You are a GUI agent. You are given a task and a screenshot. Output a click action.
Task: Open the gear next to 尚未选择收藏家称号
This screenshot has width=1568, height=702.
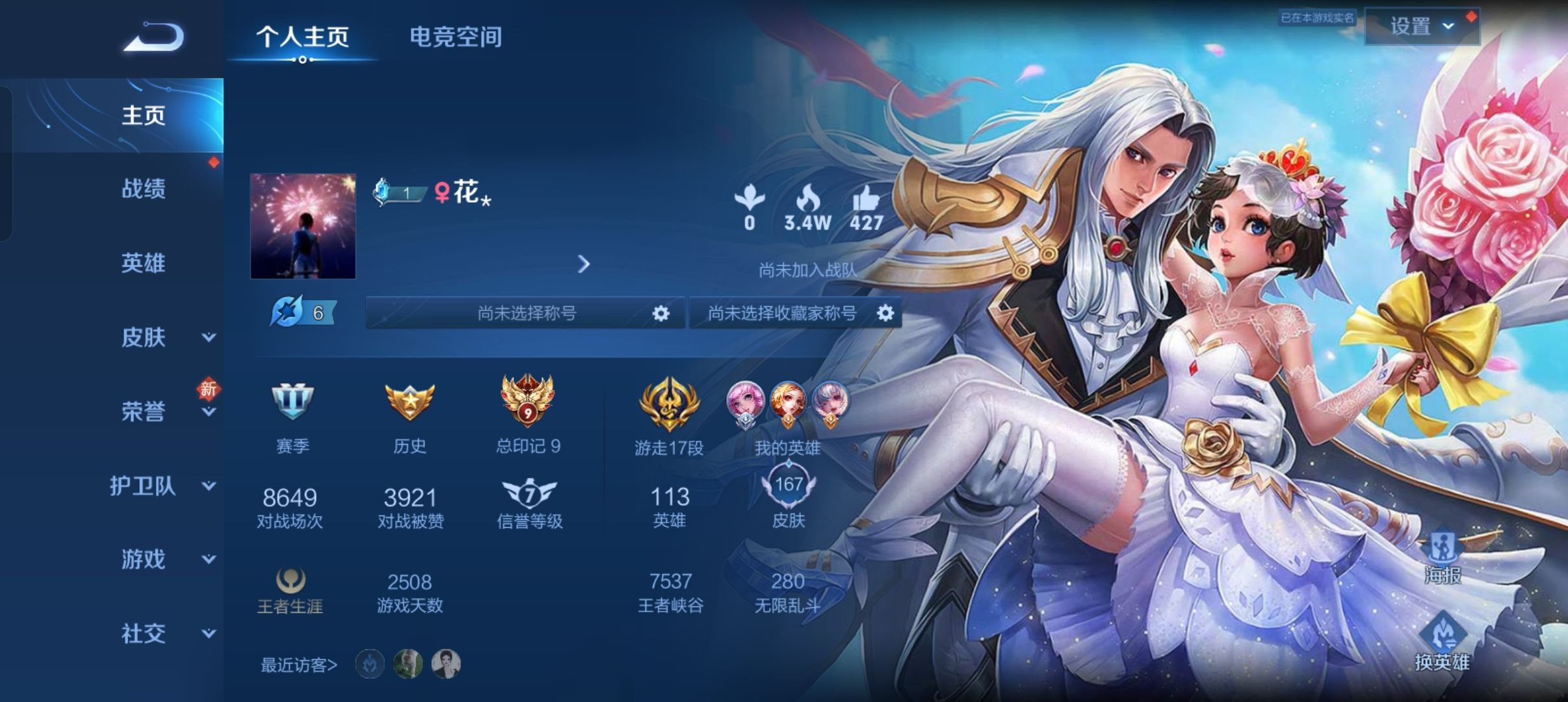886,313
